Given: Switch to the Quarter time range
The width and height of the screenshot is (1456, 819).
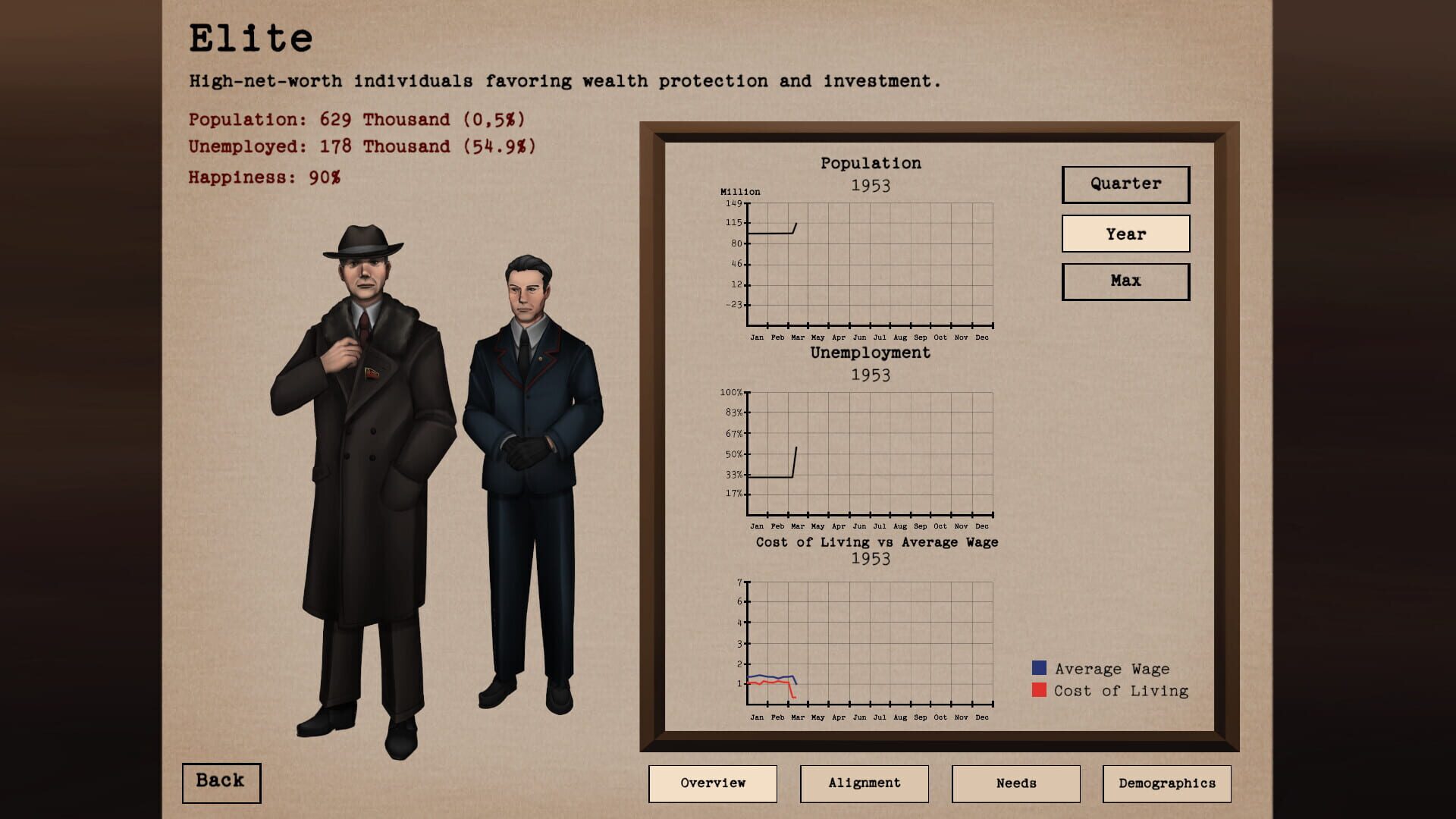Looking at the screenshot, I should pyautogui.click(x=1125, y=184).
